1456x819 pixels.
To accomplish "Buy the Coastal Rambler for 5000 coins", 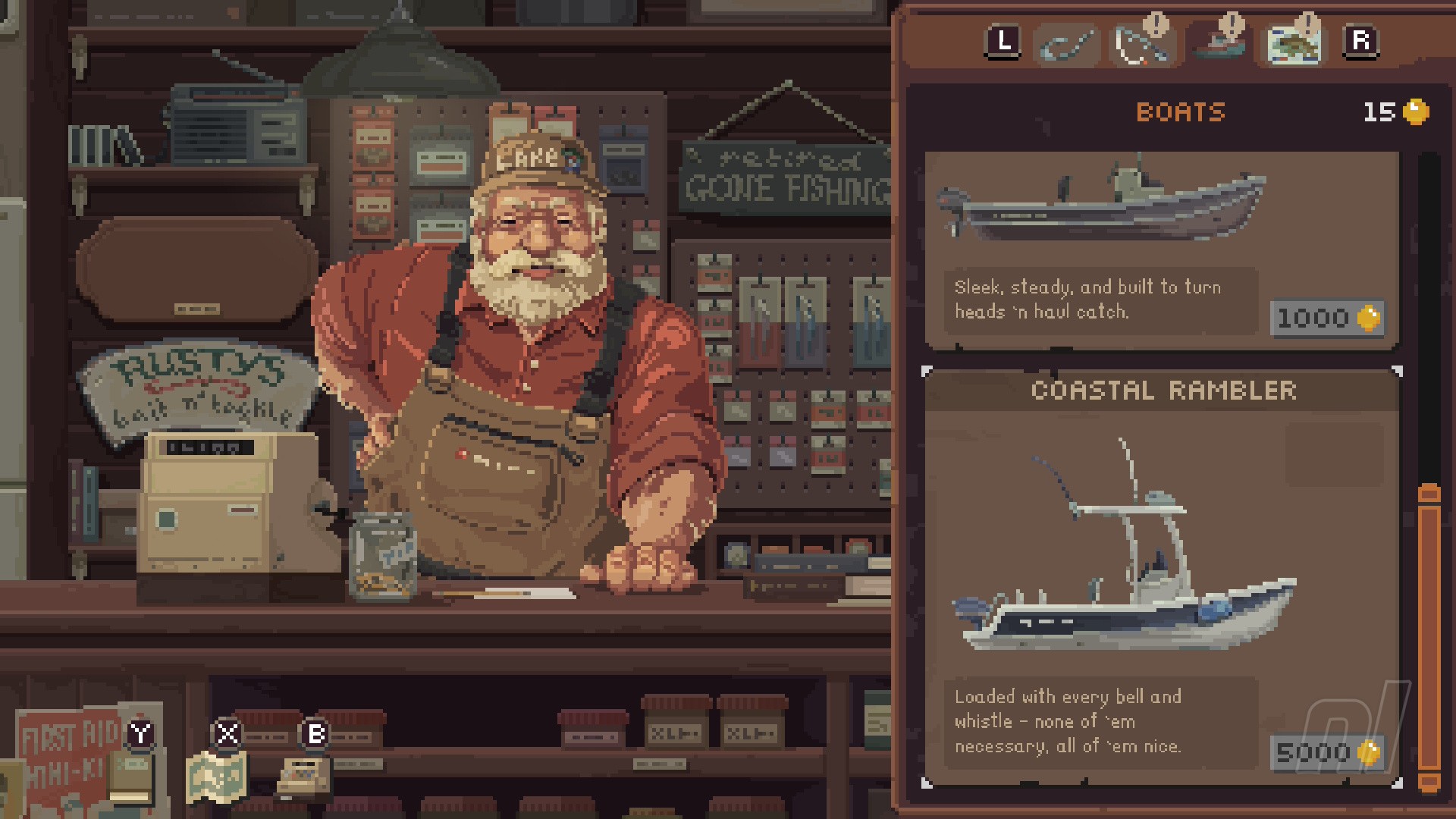I will (1327, 752).
